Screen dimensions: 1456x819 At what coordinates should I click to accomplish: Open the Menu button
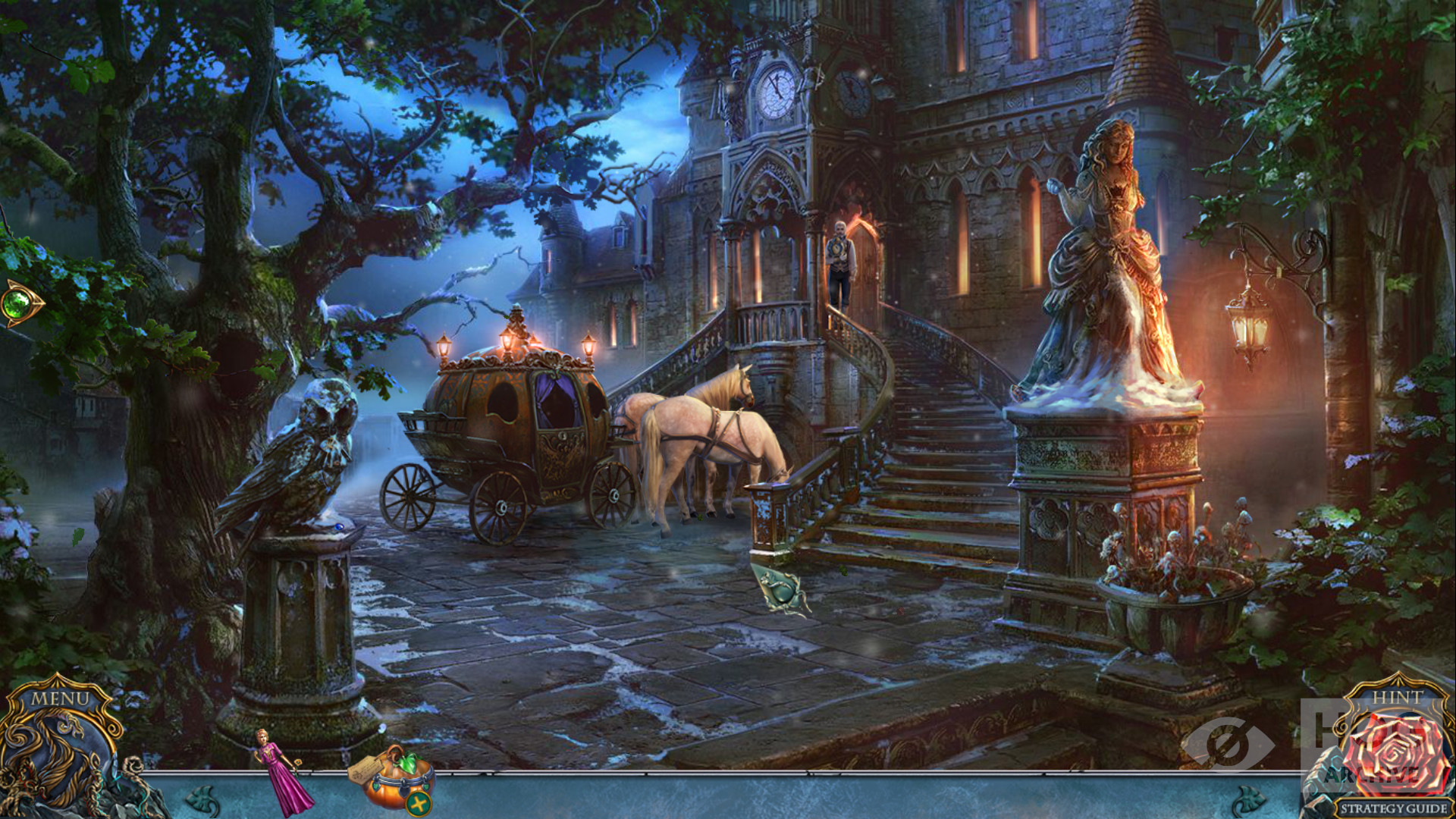[x=61, y=698]
